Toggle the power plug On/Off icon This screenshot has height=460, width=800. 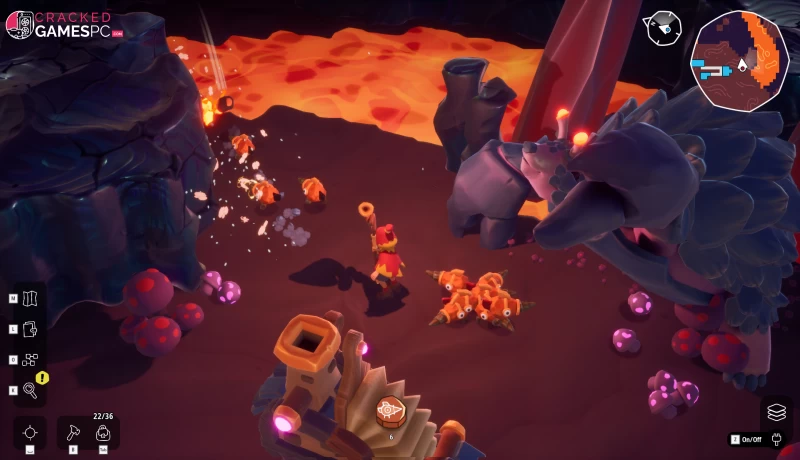(771, 439)
